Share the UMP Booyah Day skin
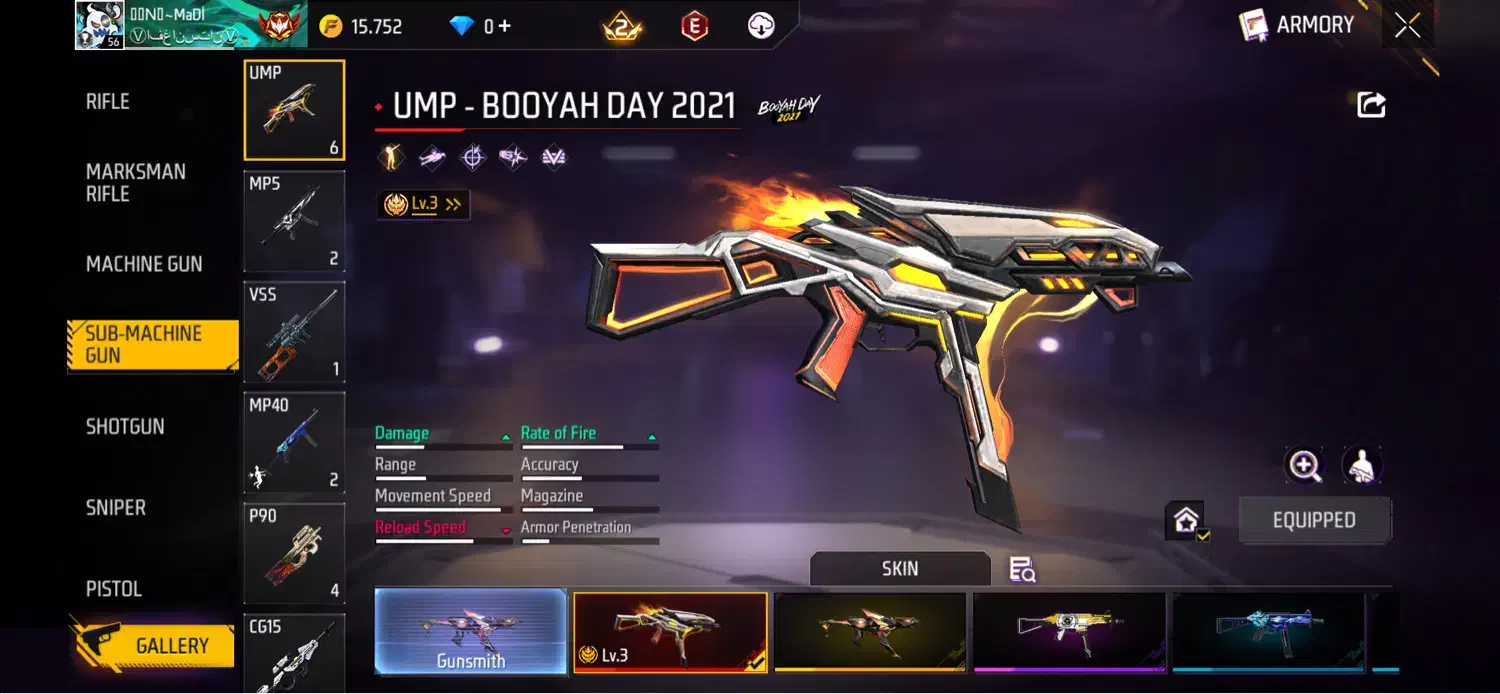The image size is (1500, 694). (1371, 105)
